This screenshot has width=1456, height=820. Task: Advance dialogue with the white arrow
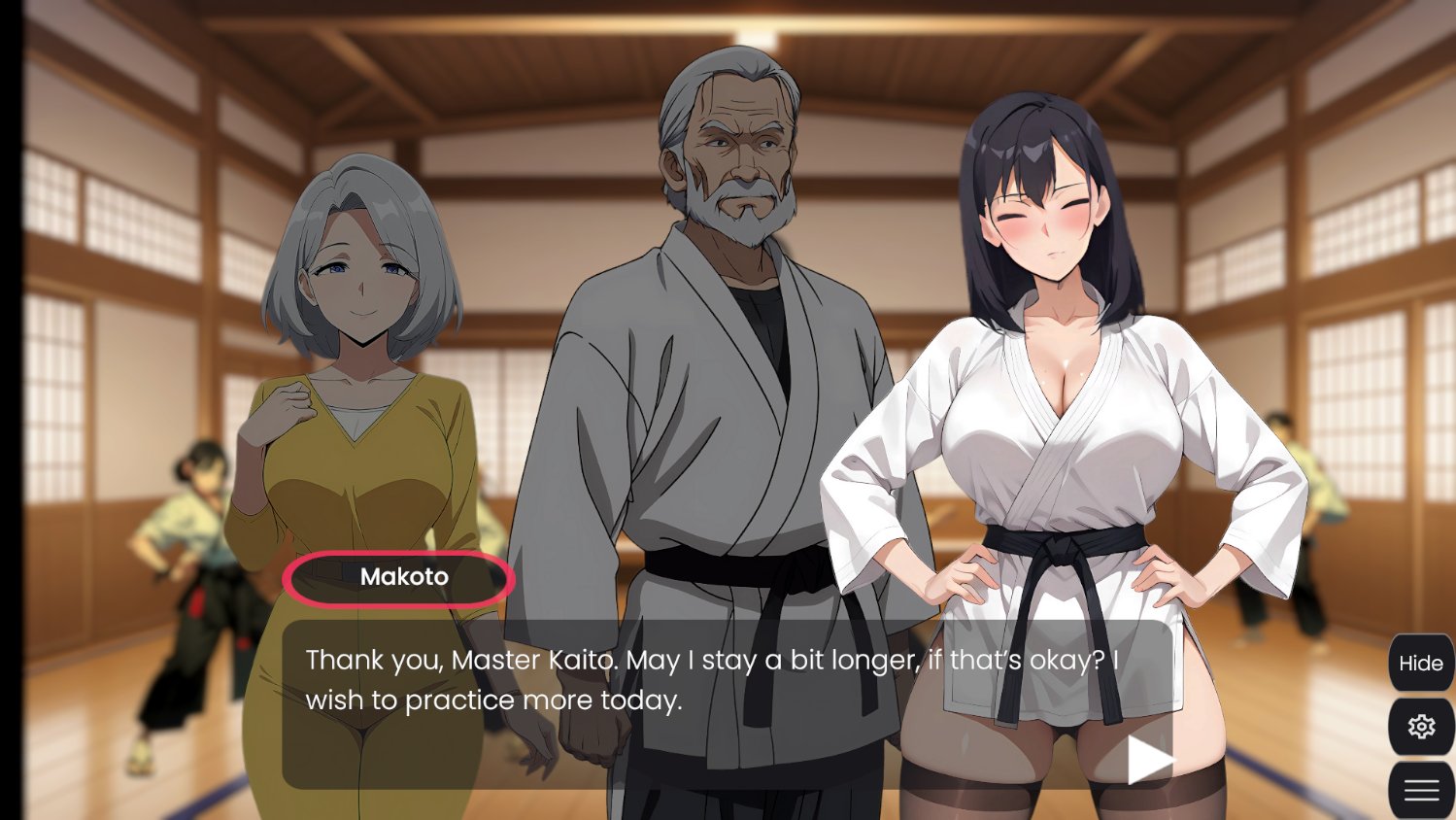[1148, 759]
